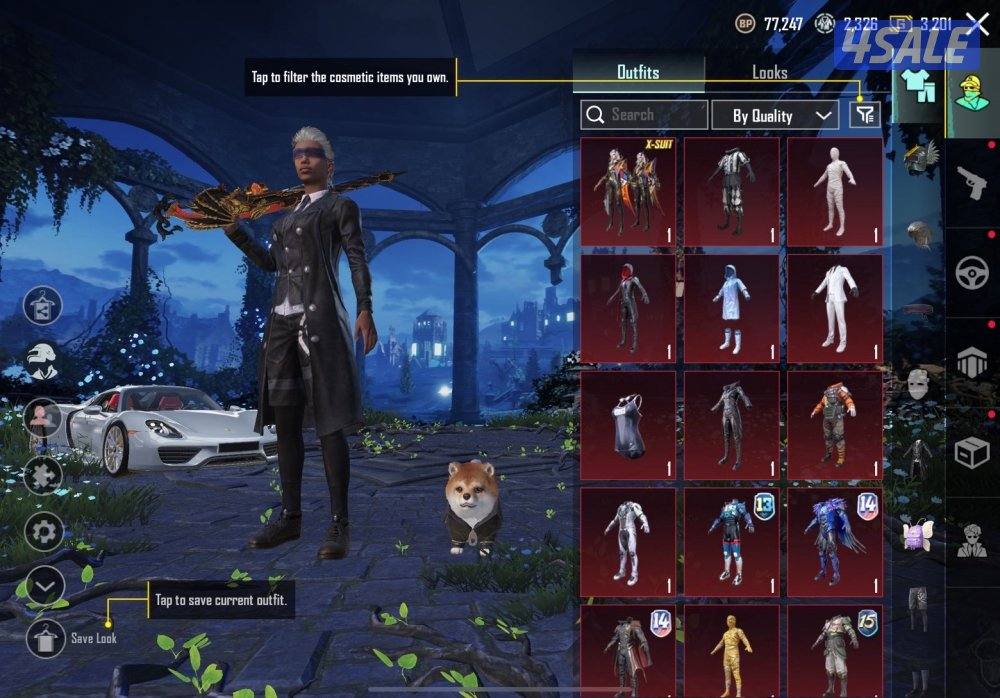
Task: Open the box crate category
Action: pos(971,453)
